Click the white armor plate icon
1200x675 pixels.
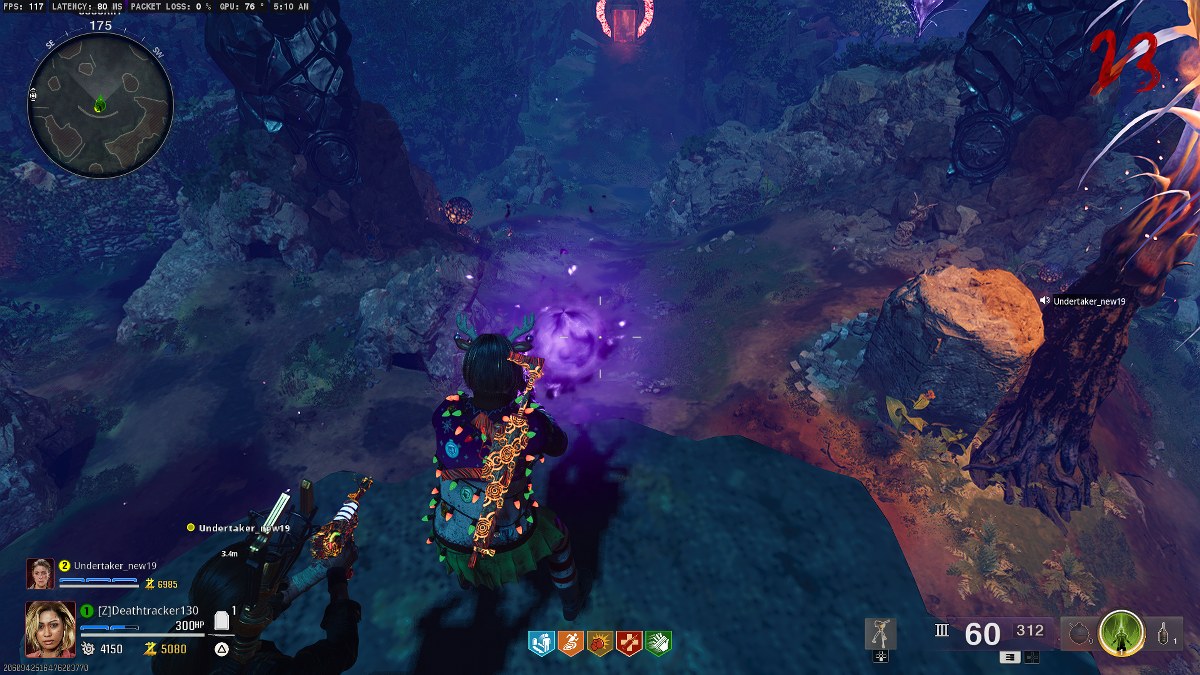click(222, 622)
